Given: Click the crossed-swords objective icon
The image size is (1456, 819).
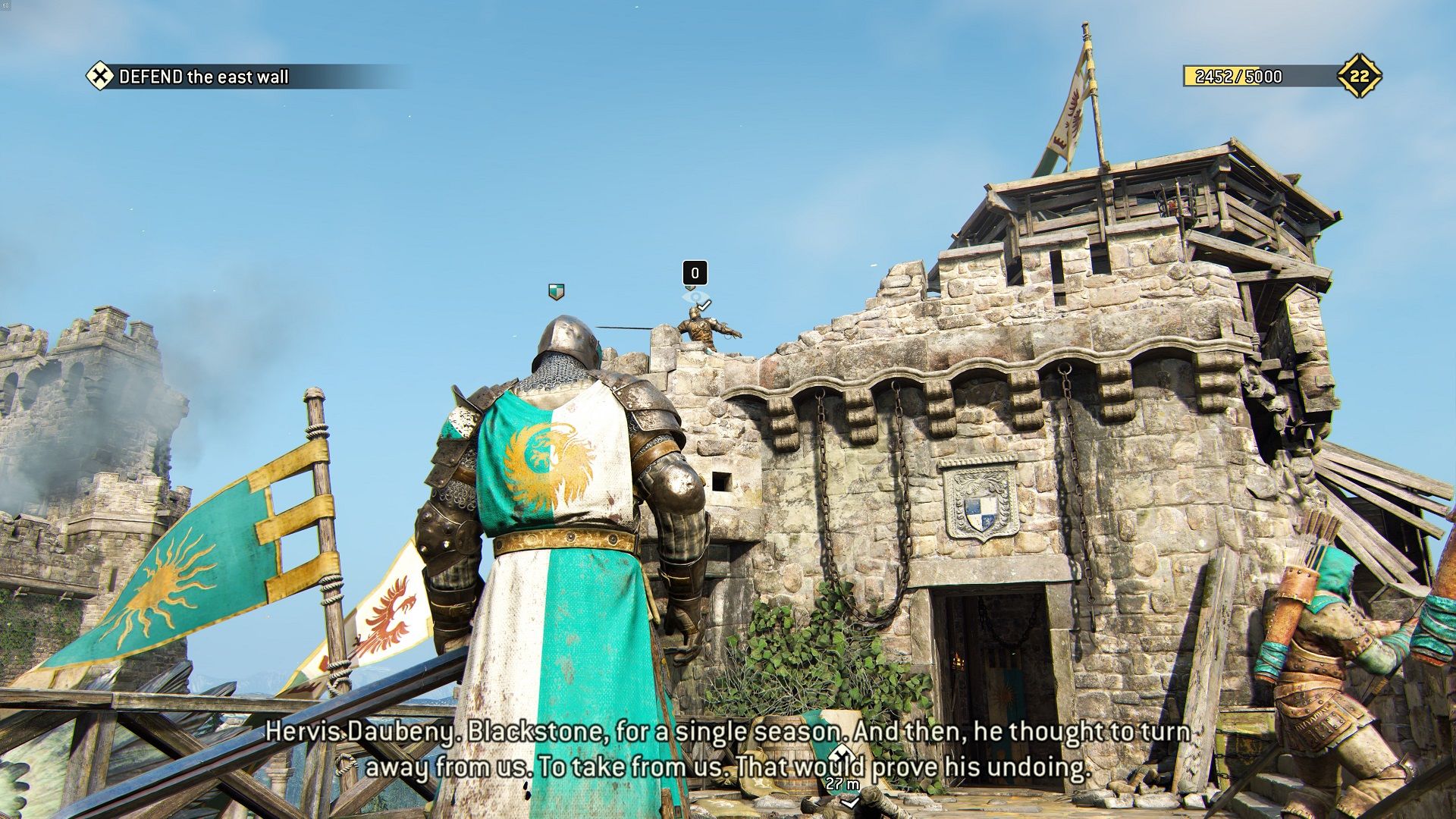Looking at the screenshot, I should 99,76.
